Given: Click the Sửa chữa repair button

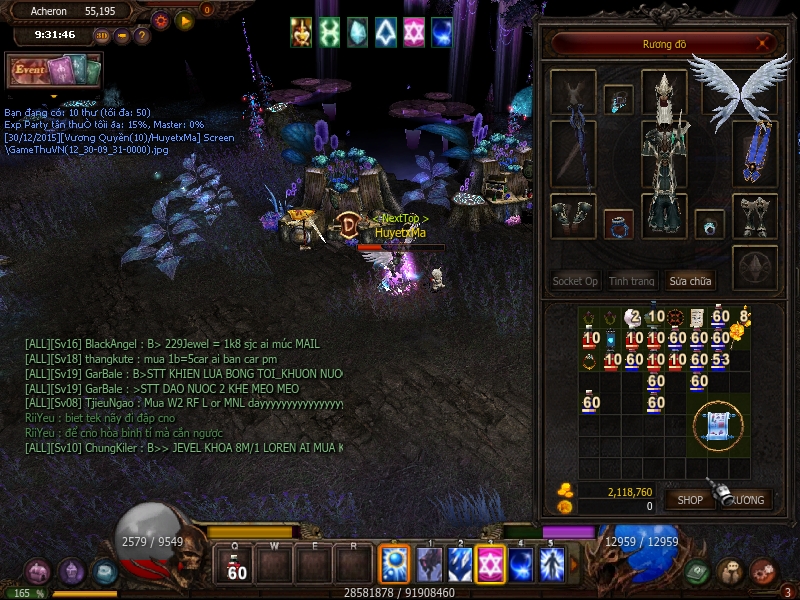Looking at the screenshot, I should [x=690, y=281].
